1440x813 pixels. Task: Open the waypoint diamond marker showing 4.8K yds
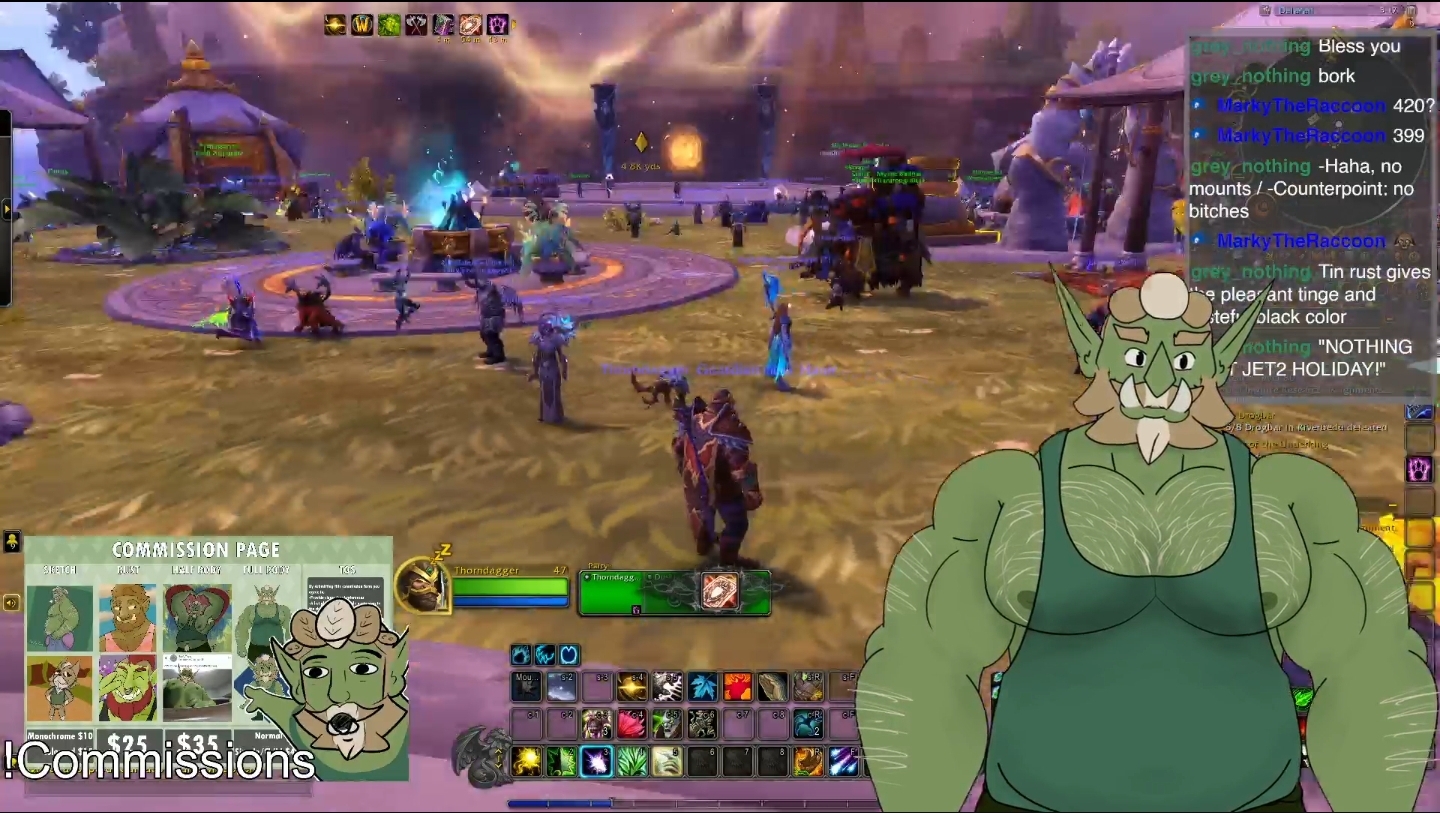coord(641,143)
